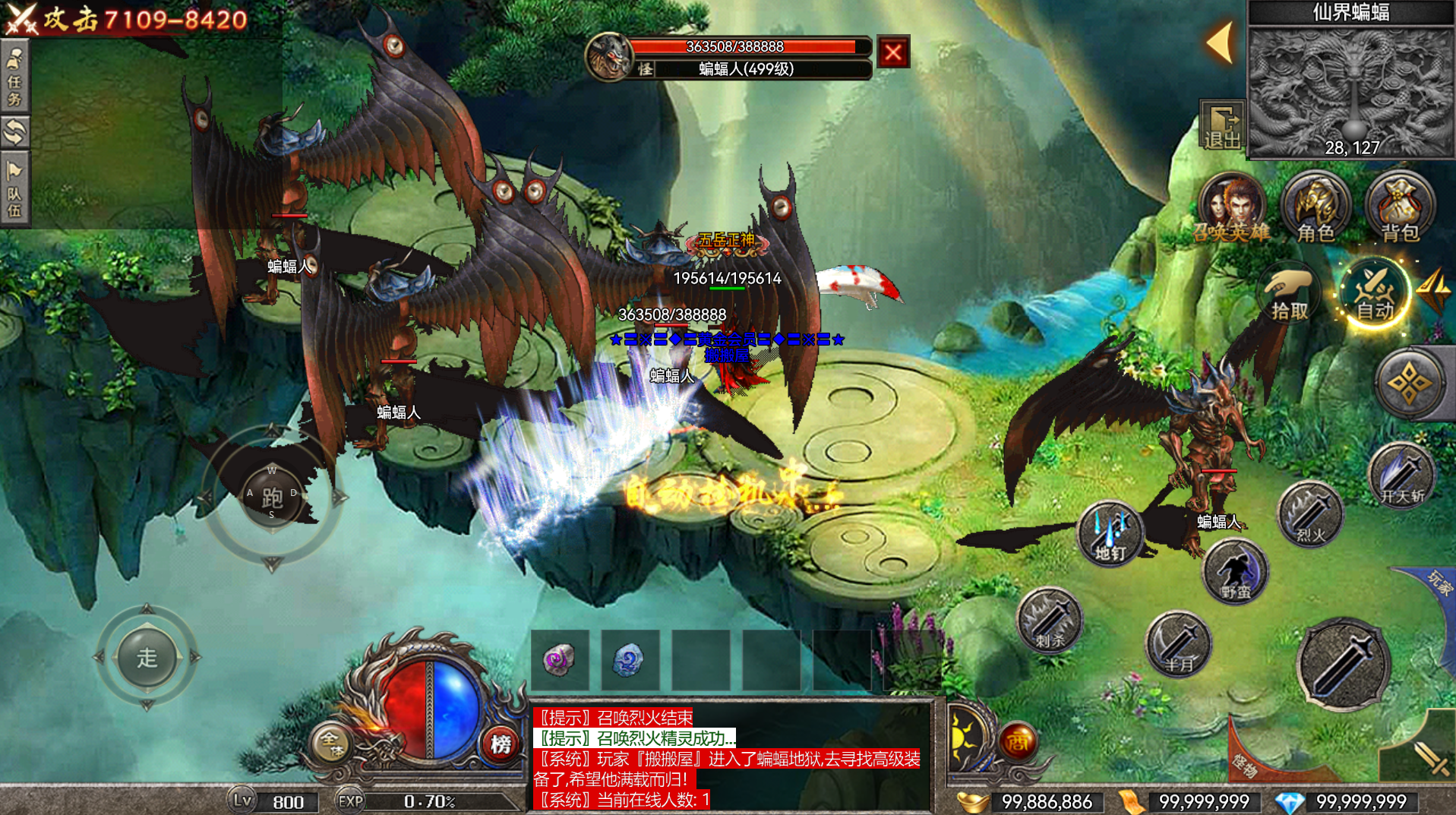This screenshot has height=815, width=1456.
Task: Tap the 拾取 pickup button
Action: tap(1290, 295)
